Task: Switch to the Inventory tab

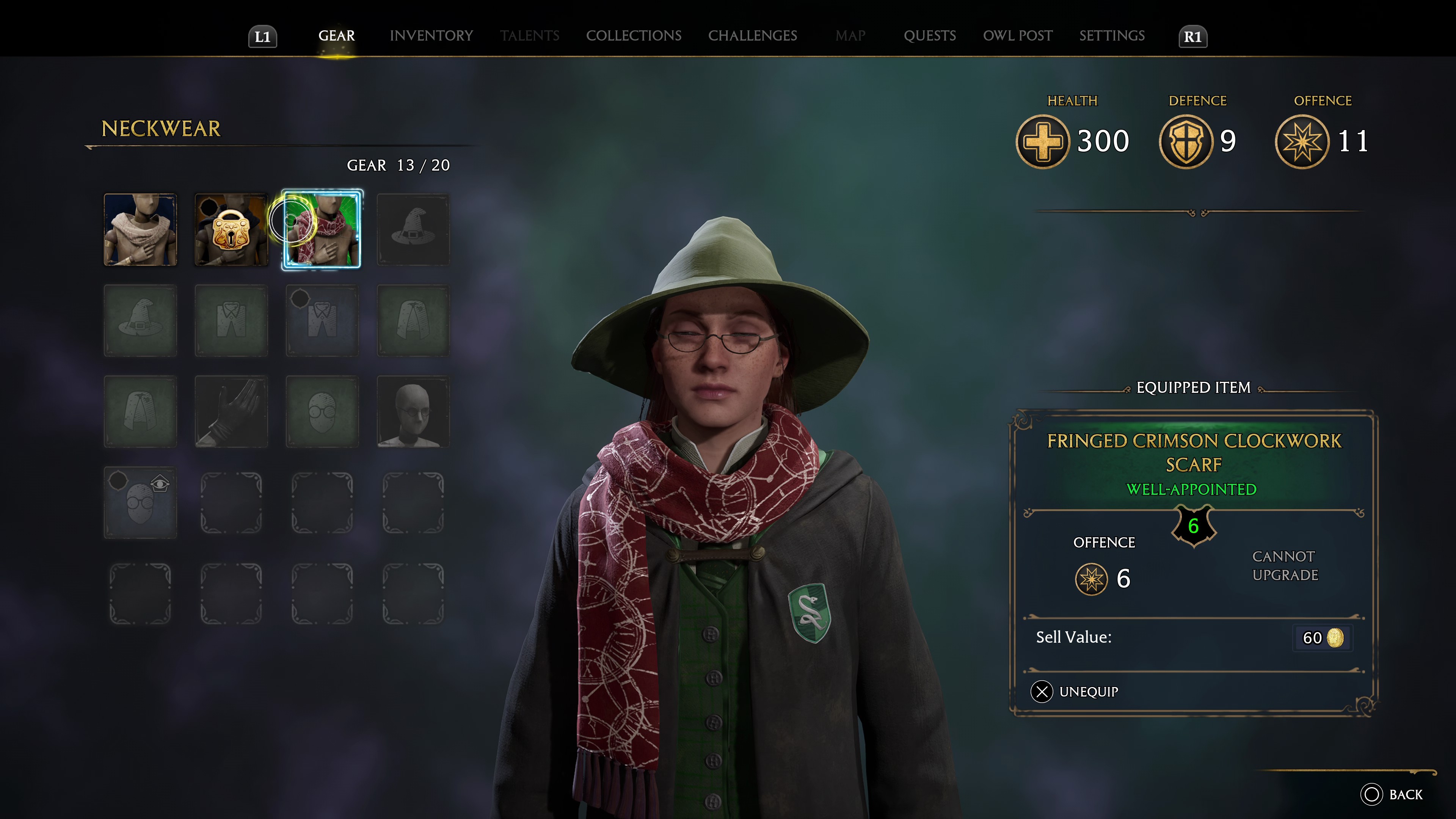Action: (x=431, y=36)
